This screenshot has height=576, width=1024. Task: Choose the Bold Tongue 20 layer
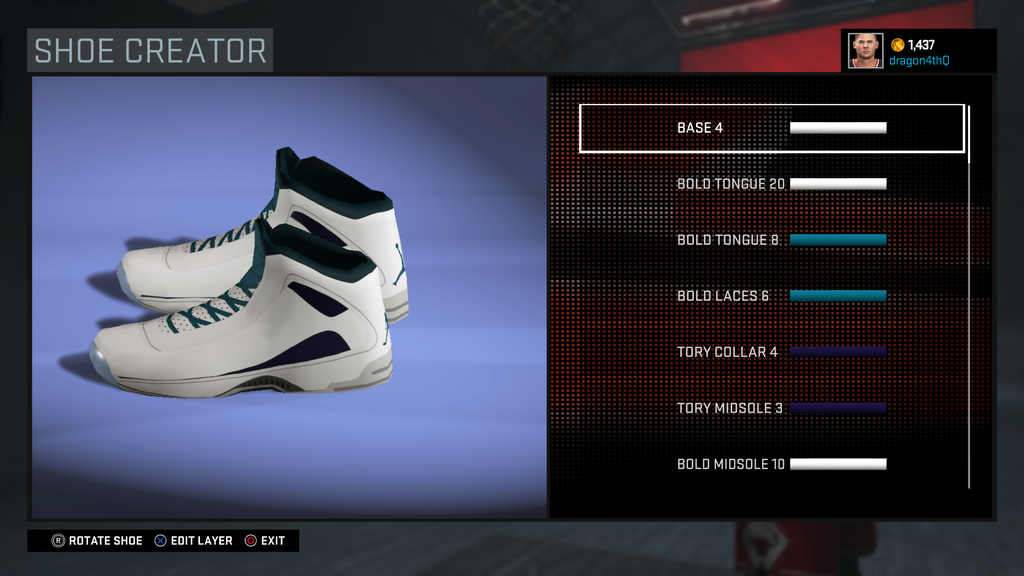pos(771,184)
